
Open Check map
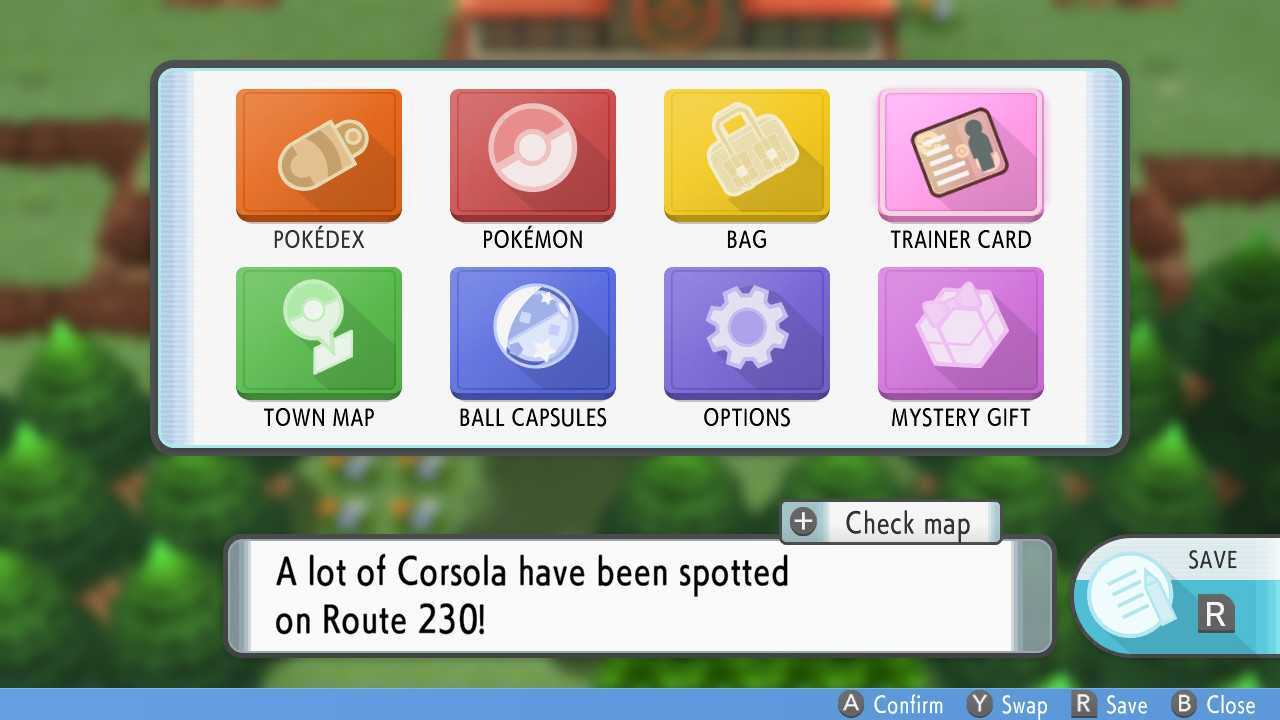[890, 523]
